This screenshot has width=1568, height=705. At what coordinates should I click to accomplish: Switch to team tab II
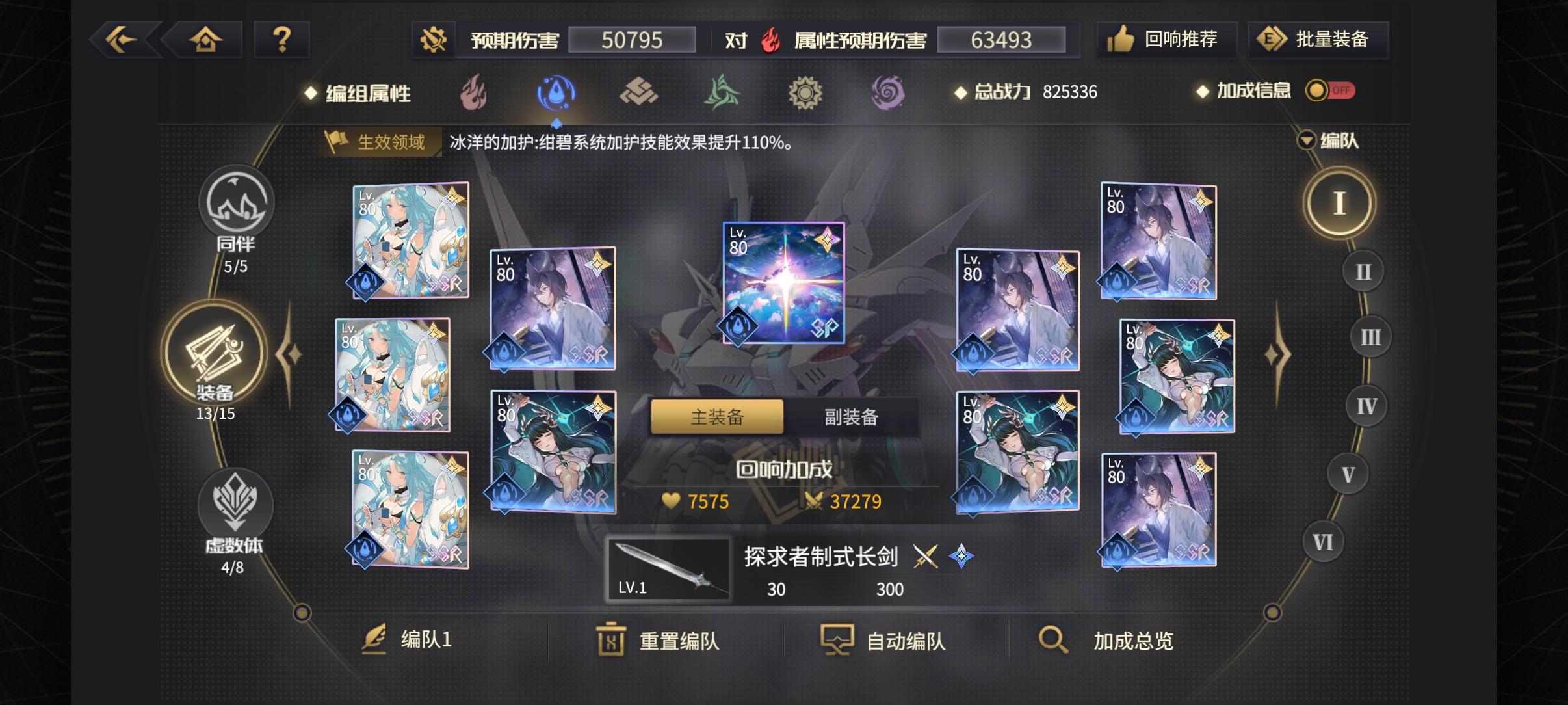click(1363, 271)
